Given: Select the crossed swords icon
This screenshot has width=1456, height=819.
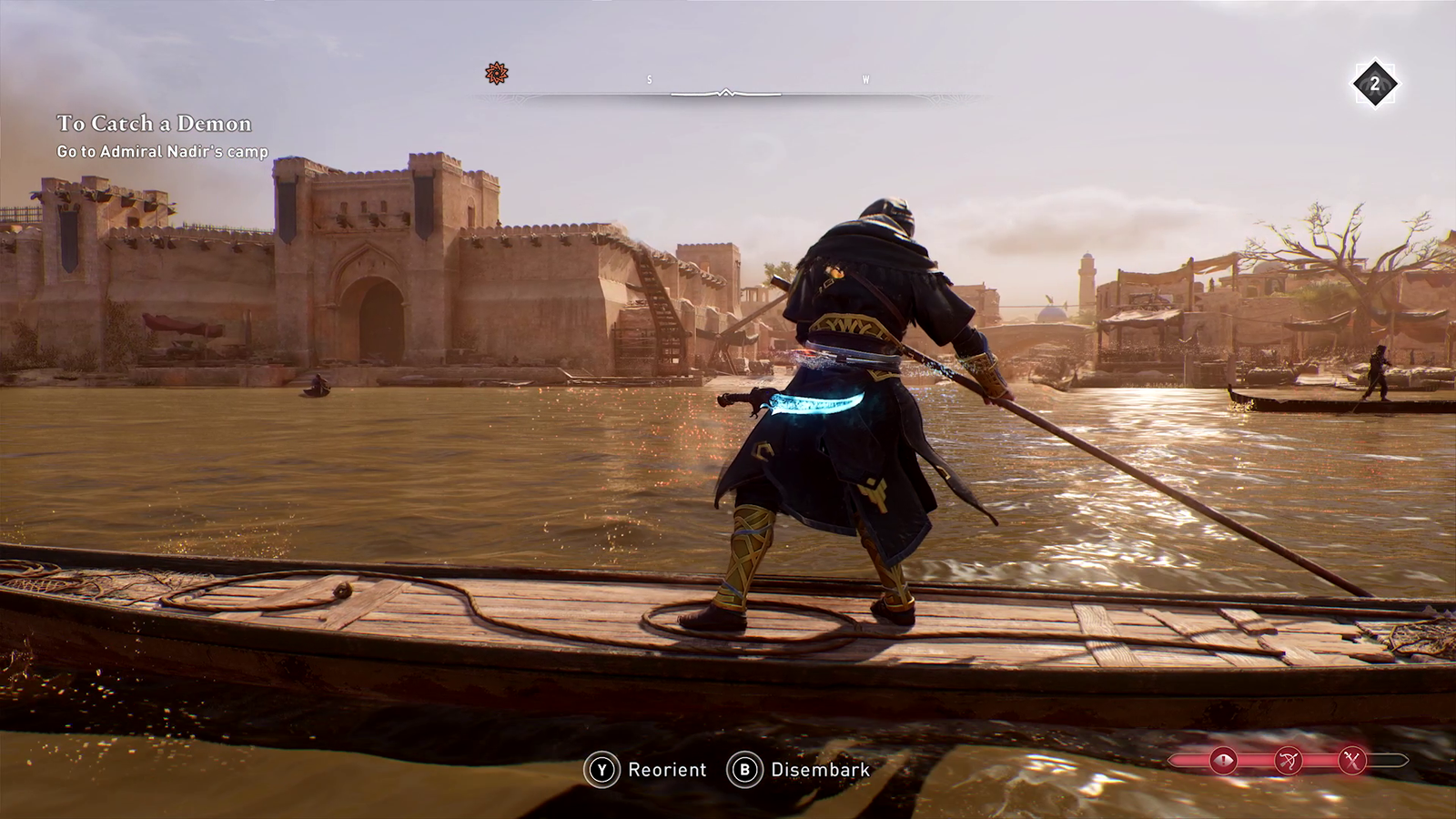Looking at the screenshot, I should [x=1353, y=760].
